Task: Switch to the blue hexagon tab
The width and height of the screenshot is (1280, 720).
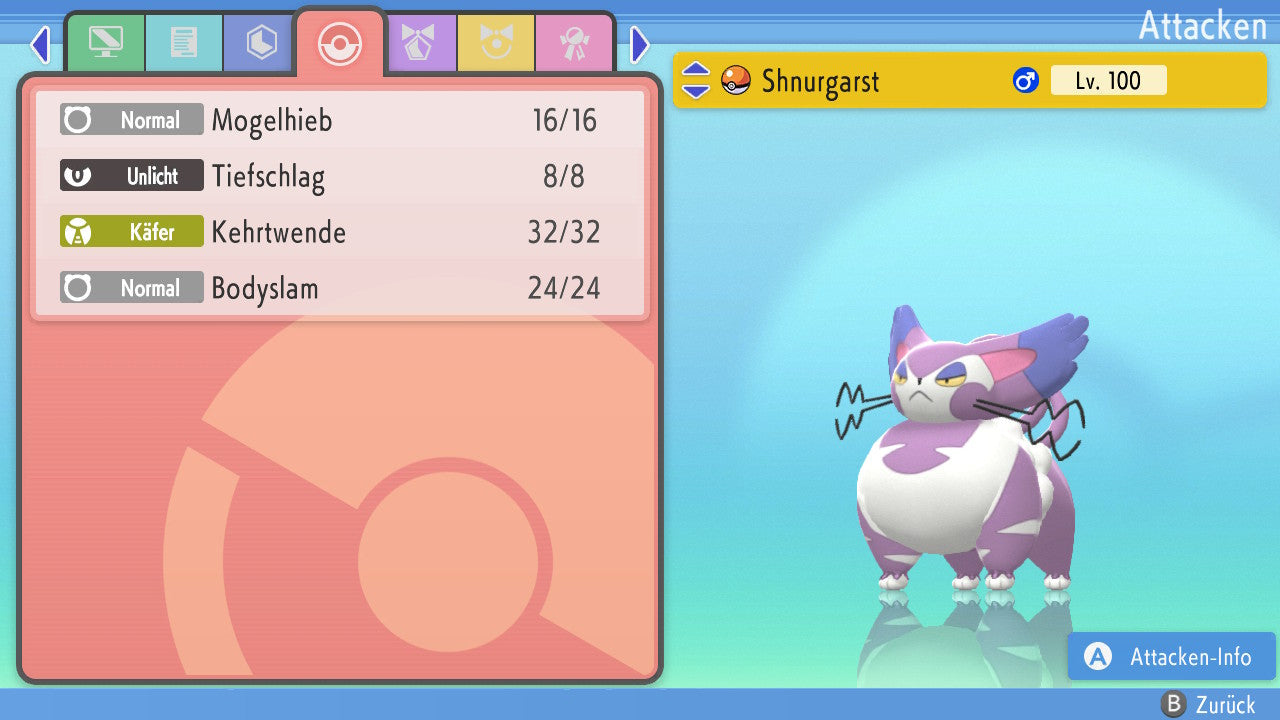Action: [x=261, y=43]
